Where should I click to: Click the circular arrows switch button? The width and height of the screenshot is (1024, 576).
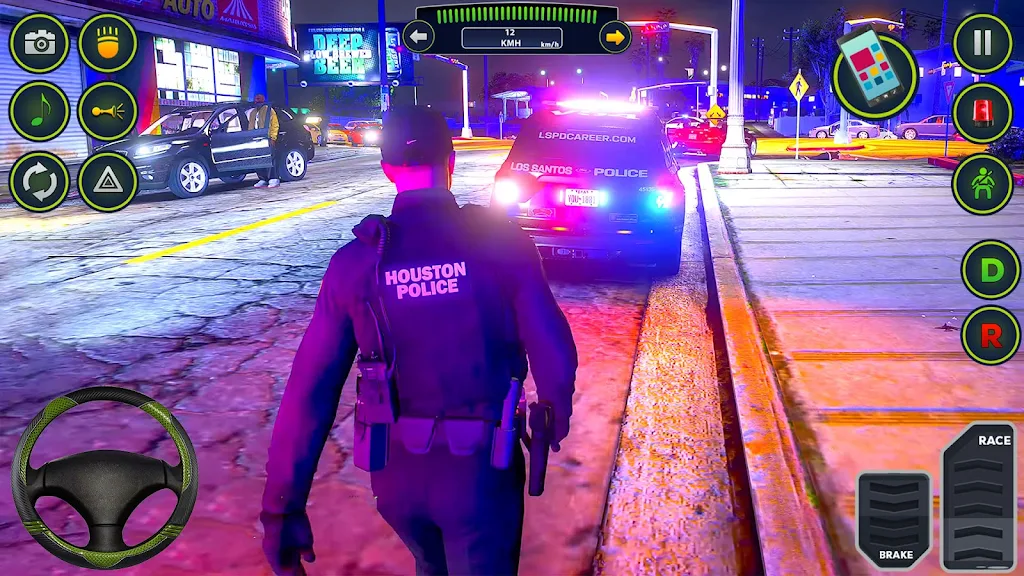[x=39, y=181]
